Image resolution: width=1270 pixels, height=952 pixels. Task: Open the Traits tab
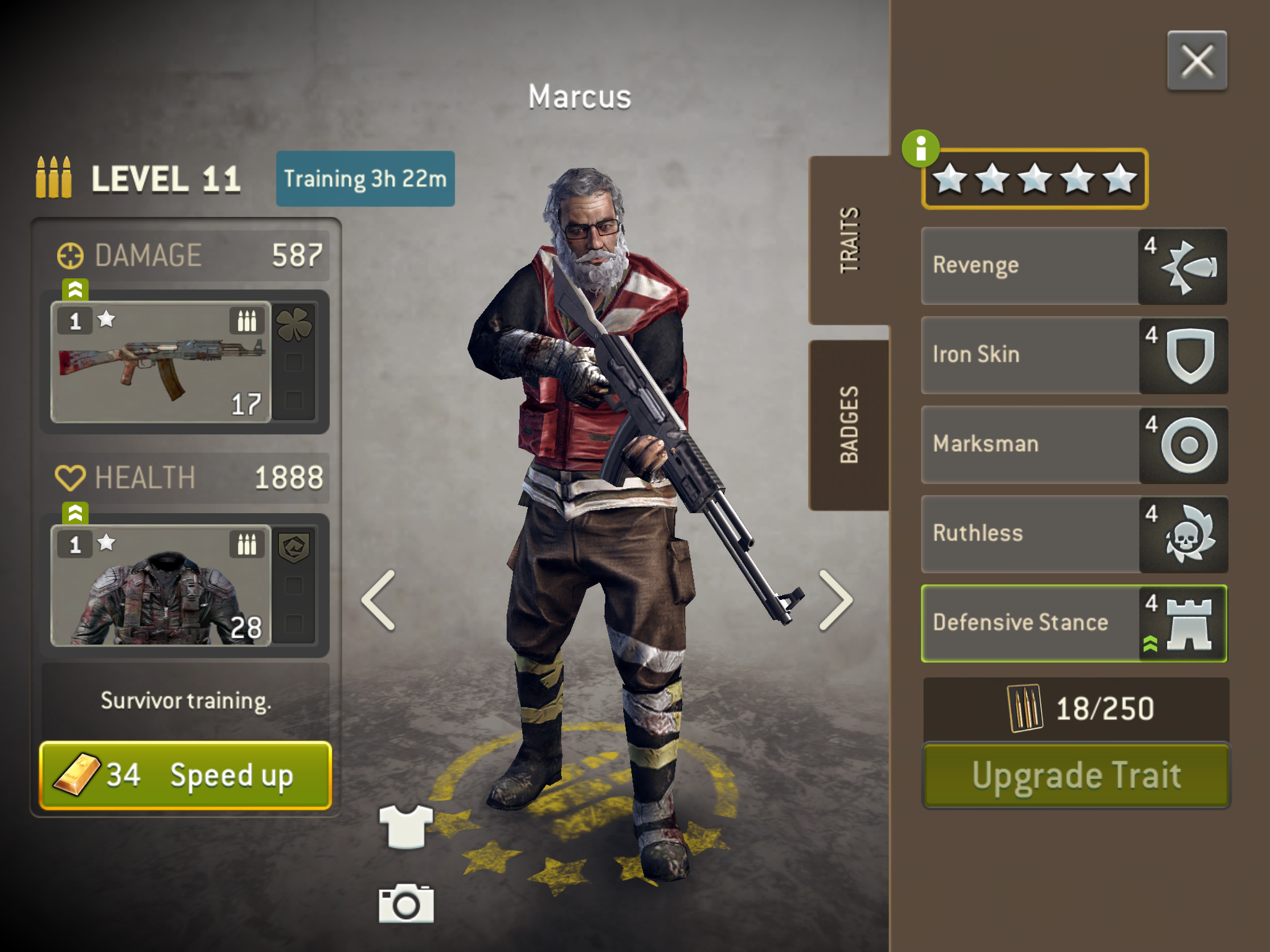(849, 240)
